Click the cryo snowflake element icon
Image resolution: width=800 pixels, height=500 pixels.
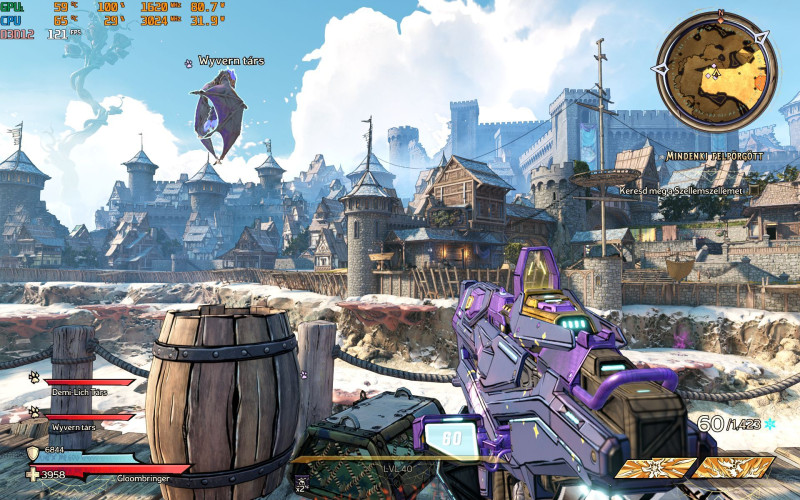coord(769,424)
